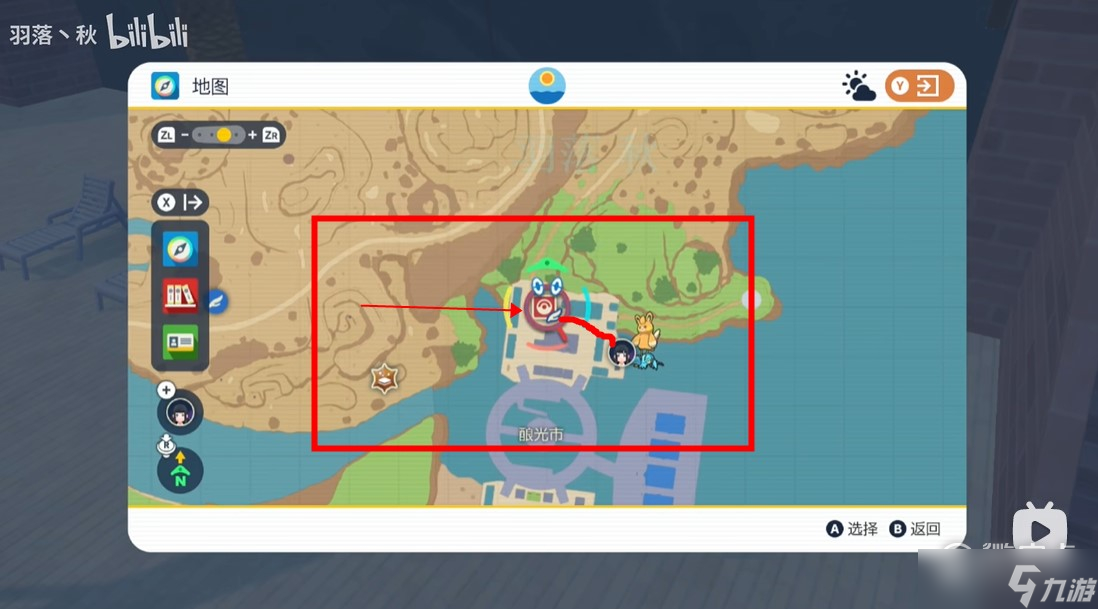The width and height of the screenshot is (1098, 609).
Task: Click the sun time-of-day icon
Action: click(547, 85)
